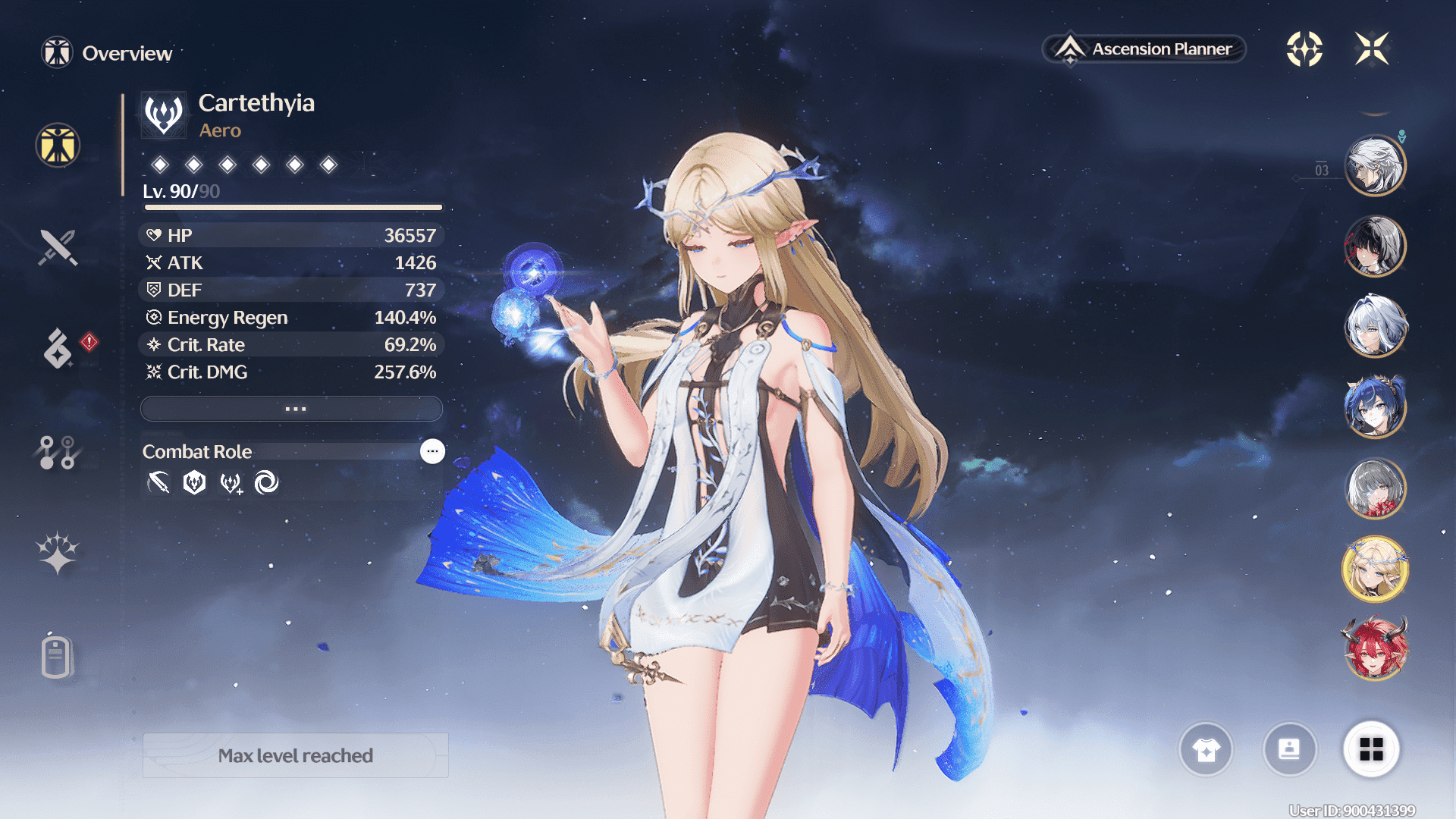Switch to the Forte skill tree tab

57,453
